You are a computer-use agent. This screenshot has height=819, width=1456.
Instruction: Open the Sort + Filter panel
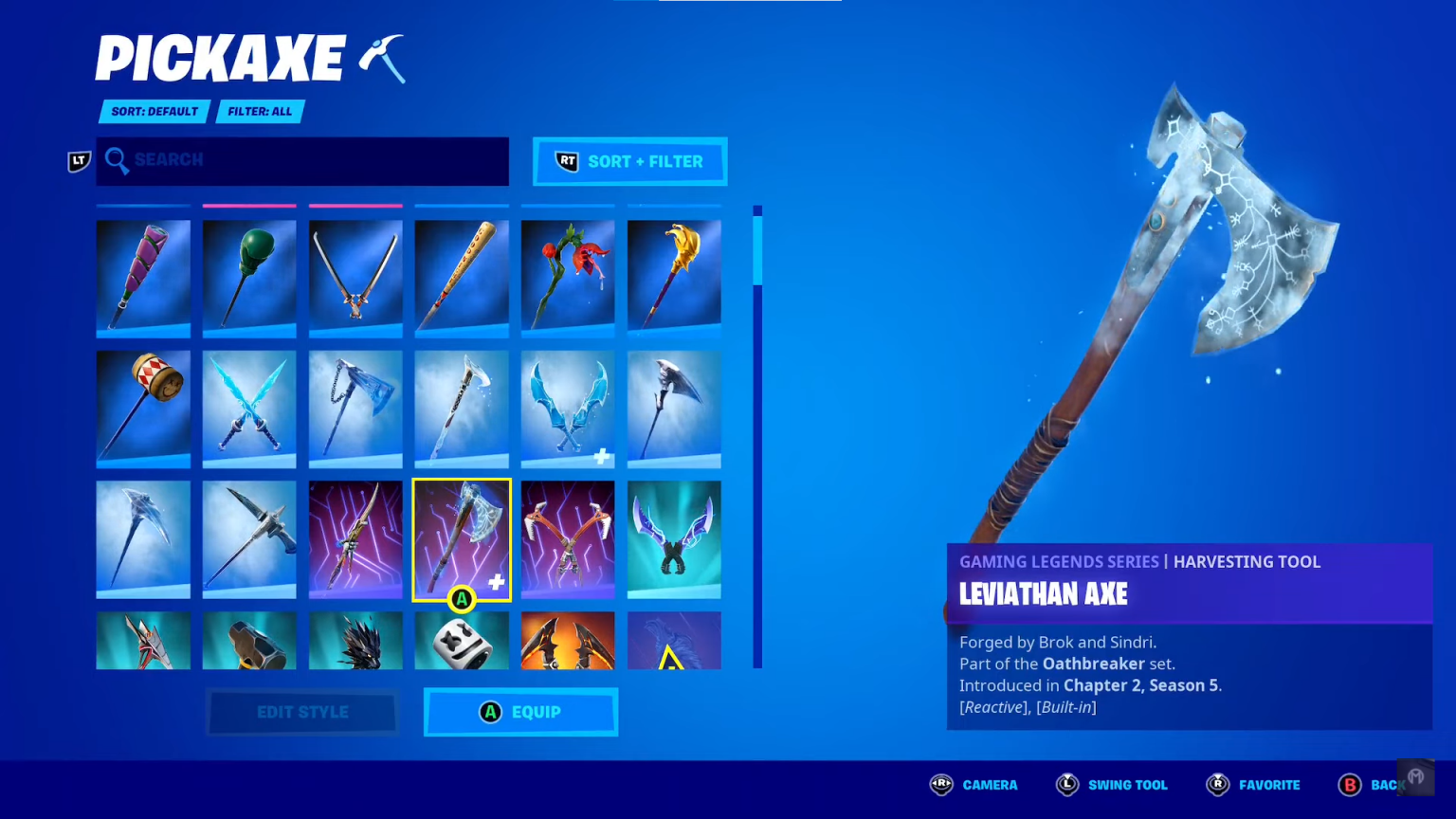[x=629, y=161]
